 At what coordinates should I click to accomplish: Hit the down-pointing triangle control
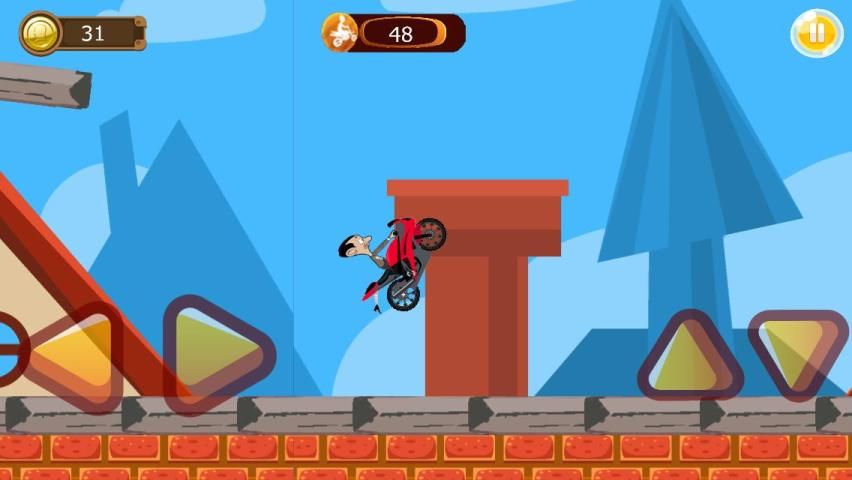pyautogui.click(x=797, y=350)
